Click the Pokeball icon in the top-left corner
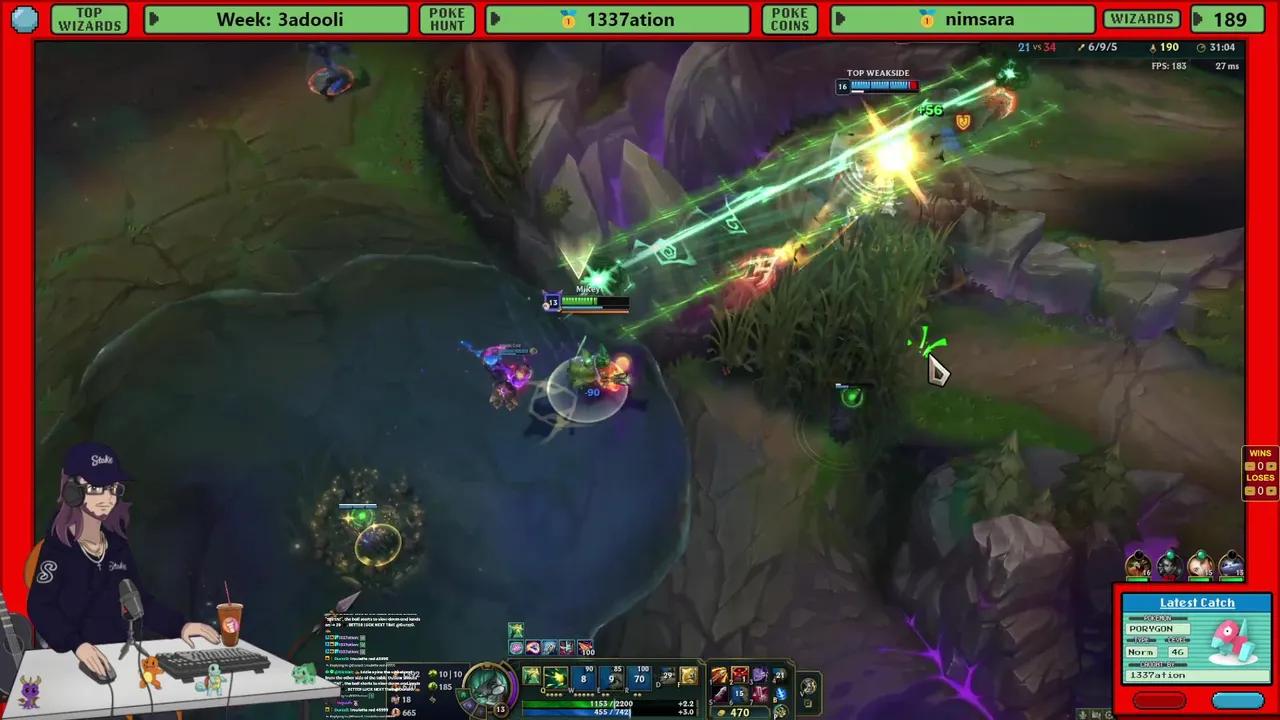The height and width of the screenshot is (720, 1280). tap(24, 19)
